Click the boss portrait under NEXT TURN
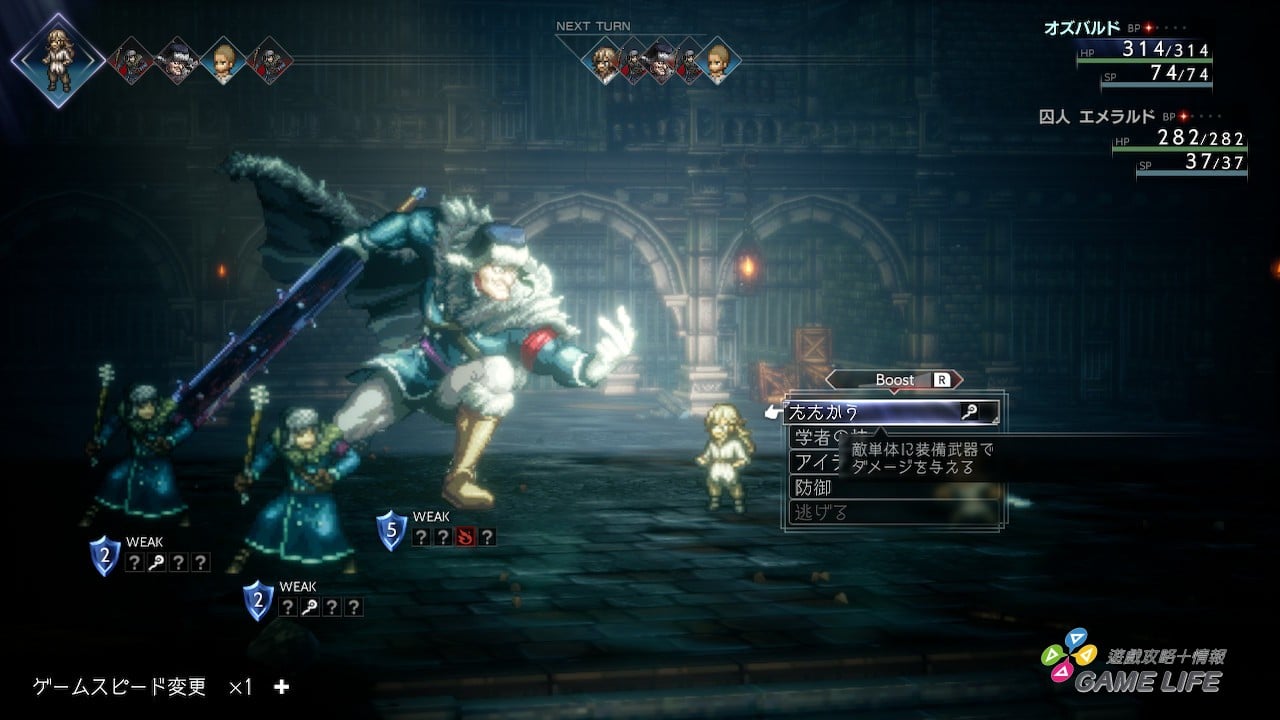The width and height of the screenshot is (1280, 720). (660, 62)
